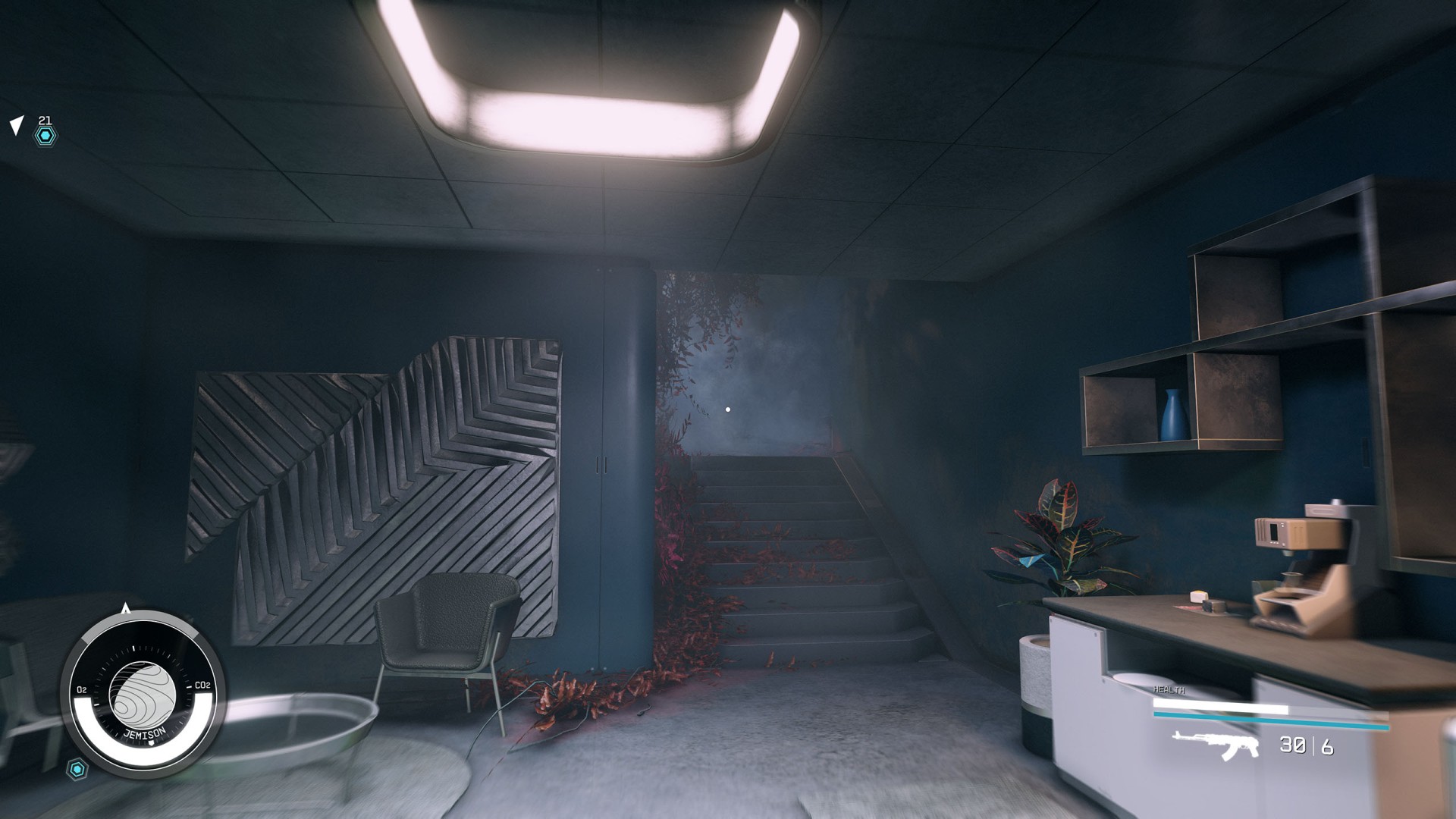Click the hexagon icon beneath the watch
Screen dimensions: 1456x819
(x=77, y=770)
